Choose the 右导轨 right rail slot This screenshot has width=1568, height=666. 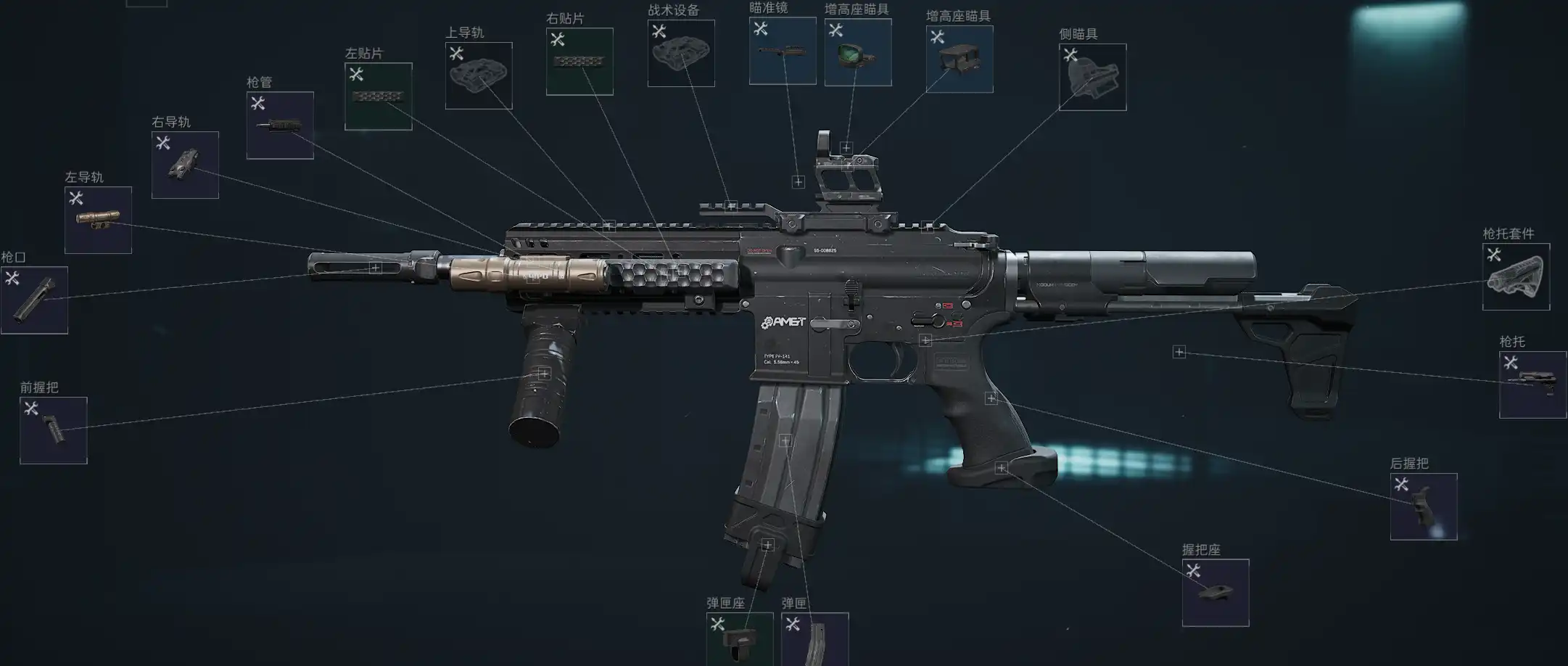point(185,165)
